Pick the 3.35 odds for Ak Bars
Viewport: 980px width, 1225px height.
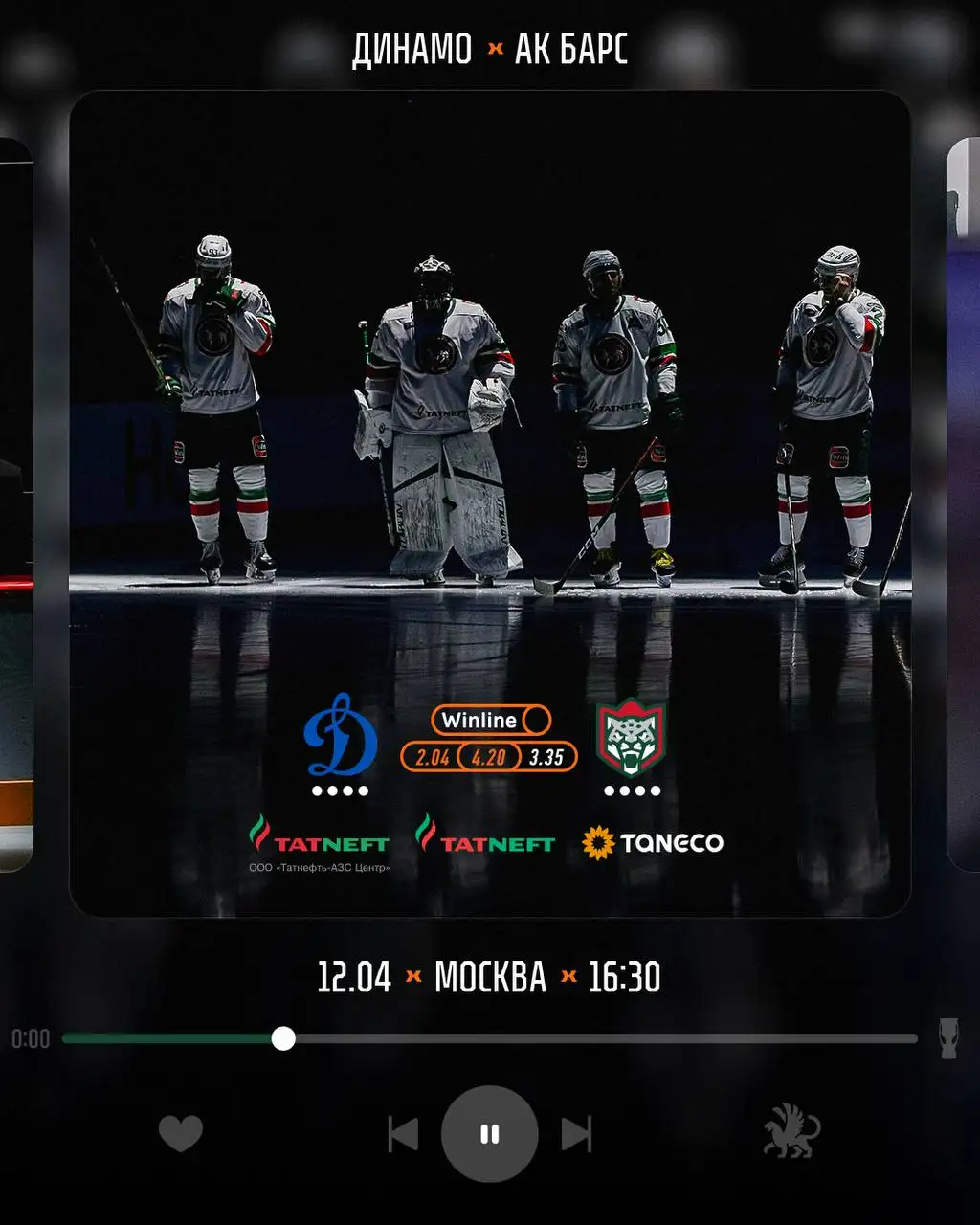click(546, 758)
